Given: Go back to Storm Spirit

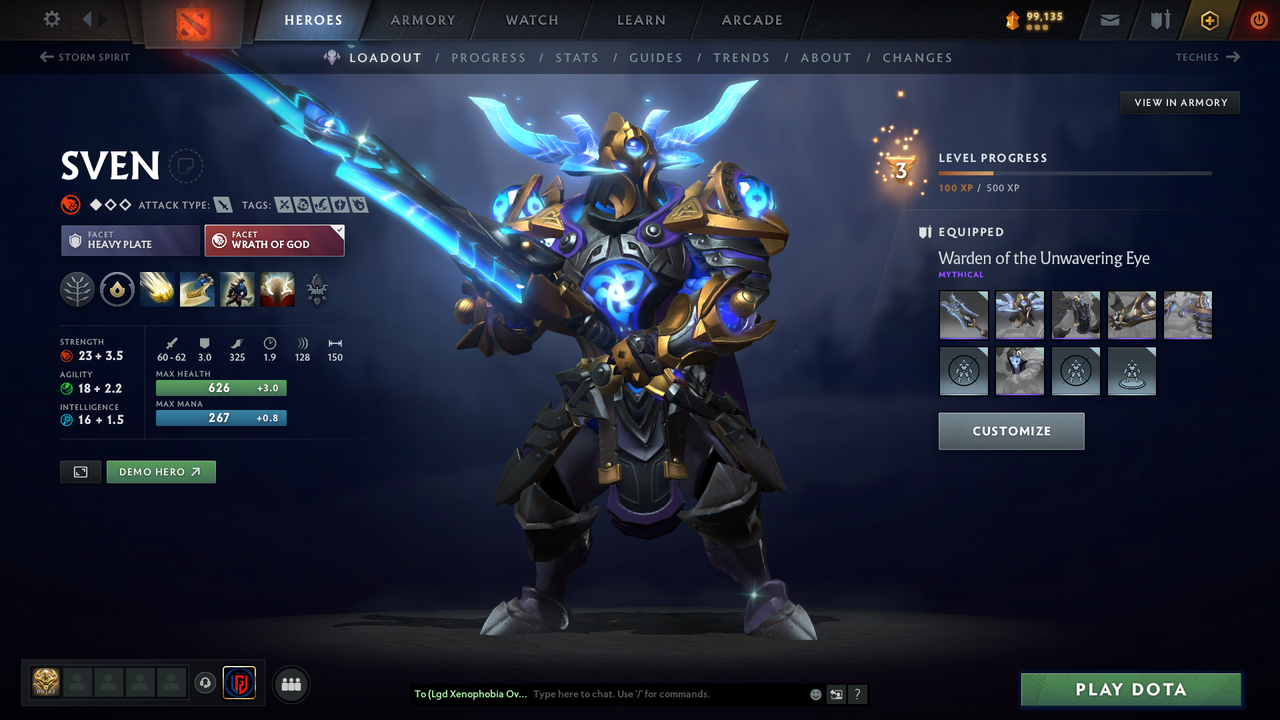Looking at the screenshot, I should [x=84, y=57].
